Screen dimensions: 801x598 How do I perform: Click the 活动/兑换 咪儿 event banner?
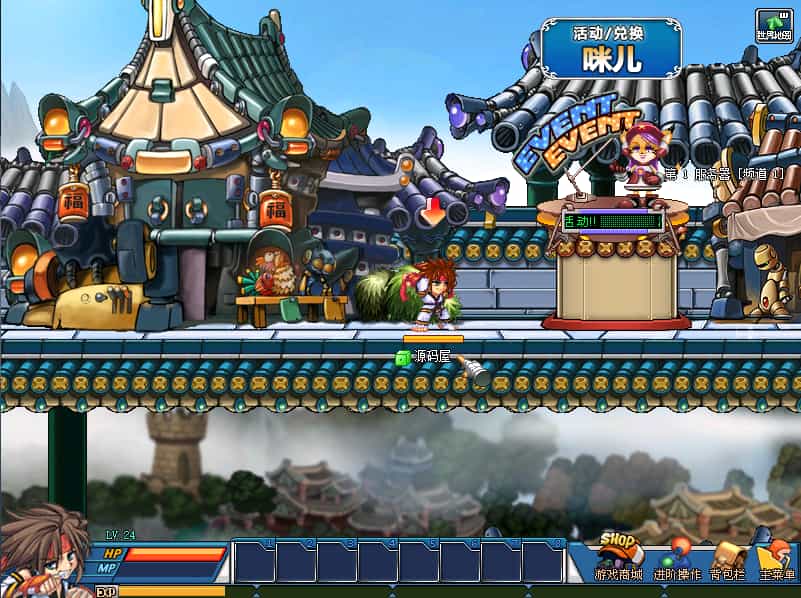click(611, 48)
